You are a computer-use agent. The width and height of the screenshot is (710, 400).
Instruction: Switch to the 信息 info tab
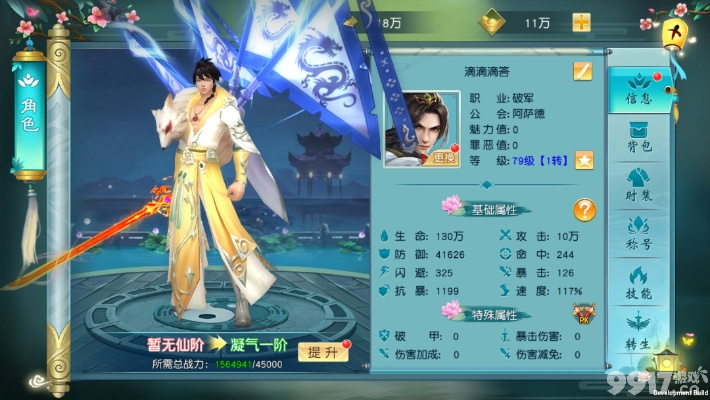pyautogui.click(x=638, y=90)
